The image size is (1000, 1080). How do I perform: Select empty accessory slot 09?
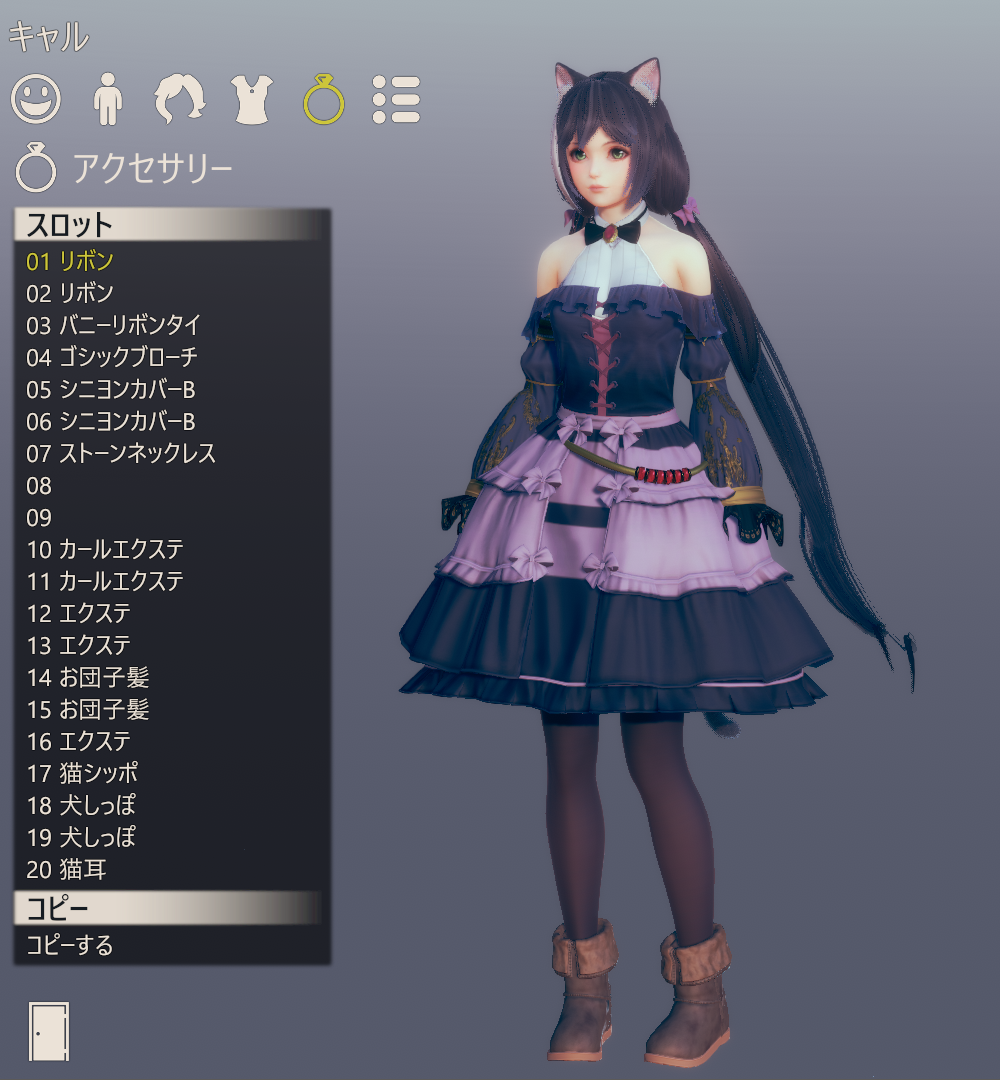(40, 518)
